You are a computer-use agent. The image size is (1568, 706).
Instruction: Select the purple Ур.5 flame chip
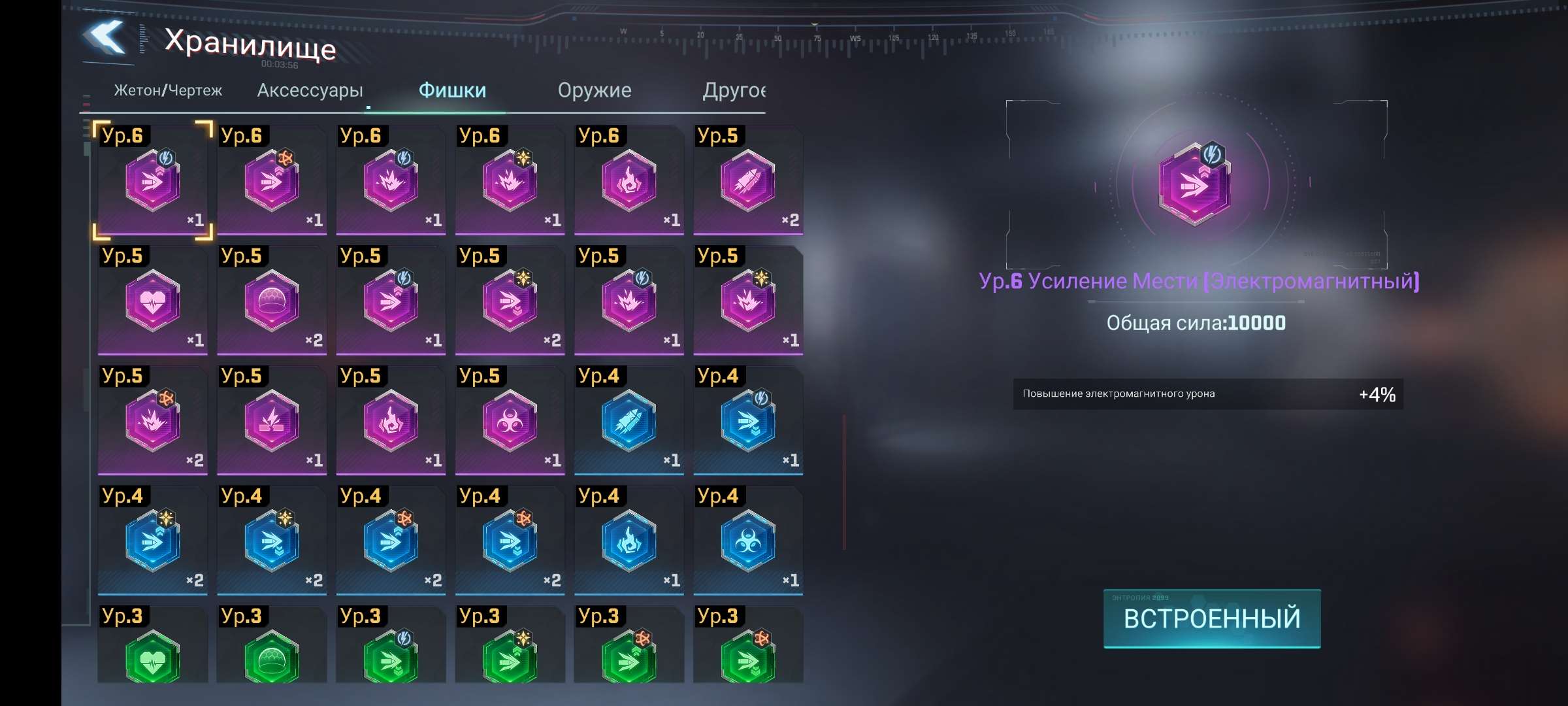[x=391, y=421]
